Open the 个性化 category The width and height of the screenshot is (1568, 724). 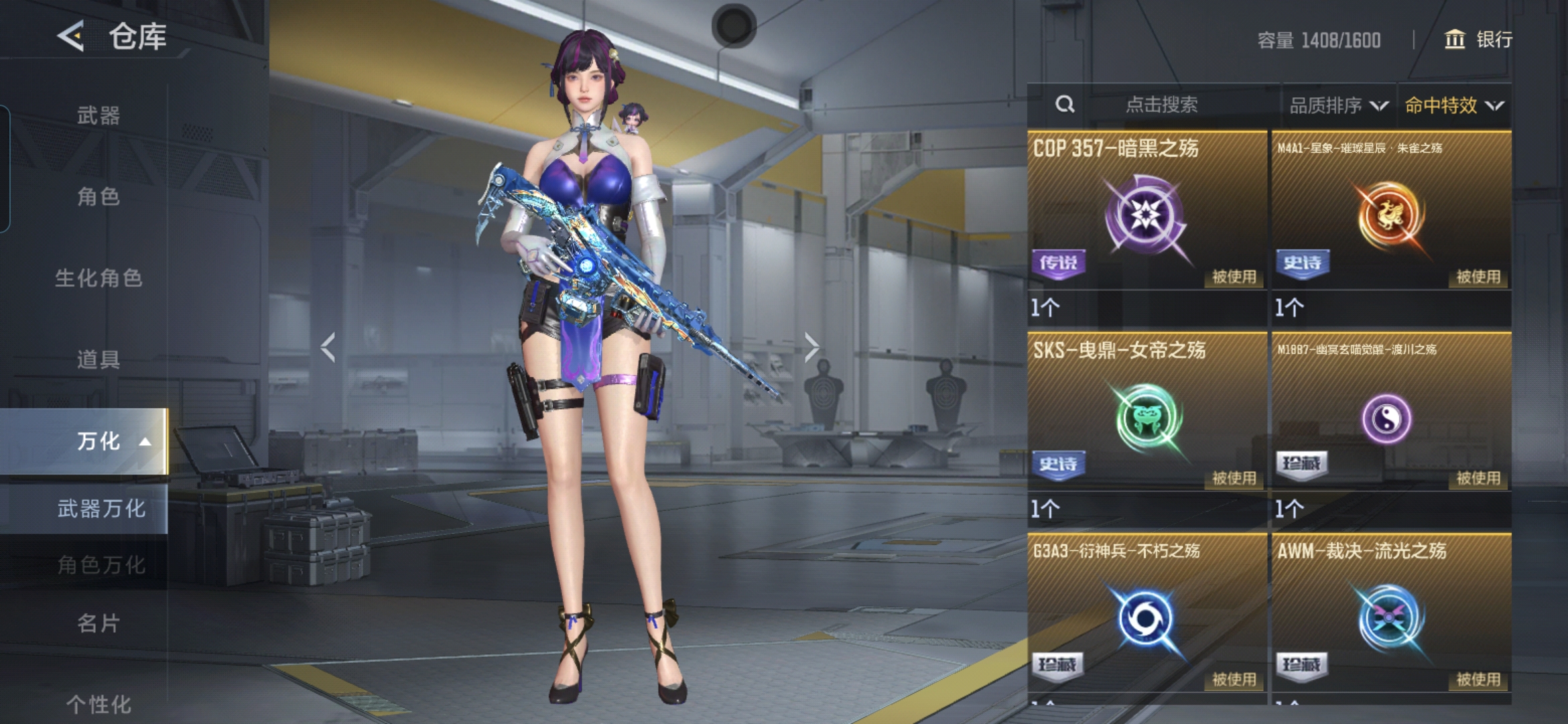tap(99, 703)
